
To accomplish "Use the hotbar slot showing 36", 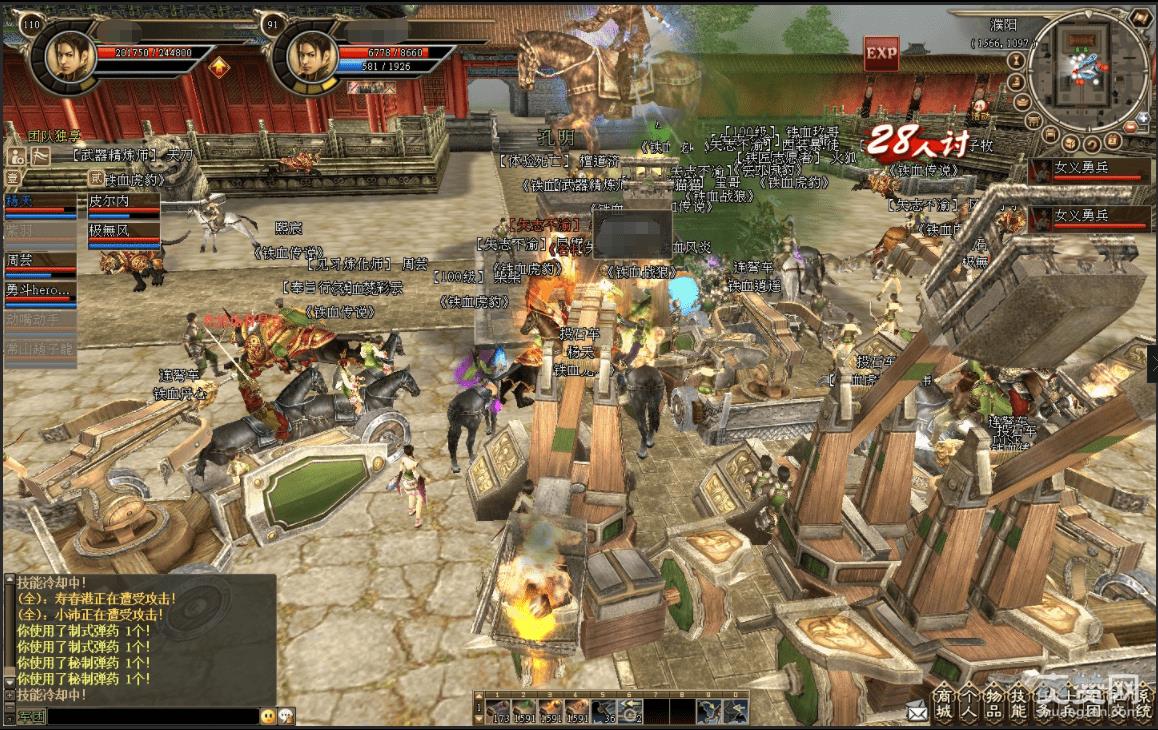I will tap(604, 710).
